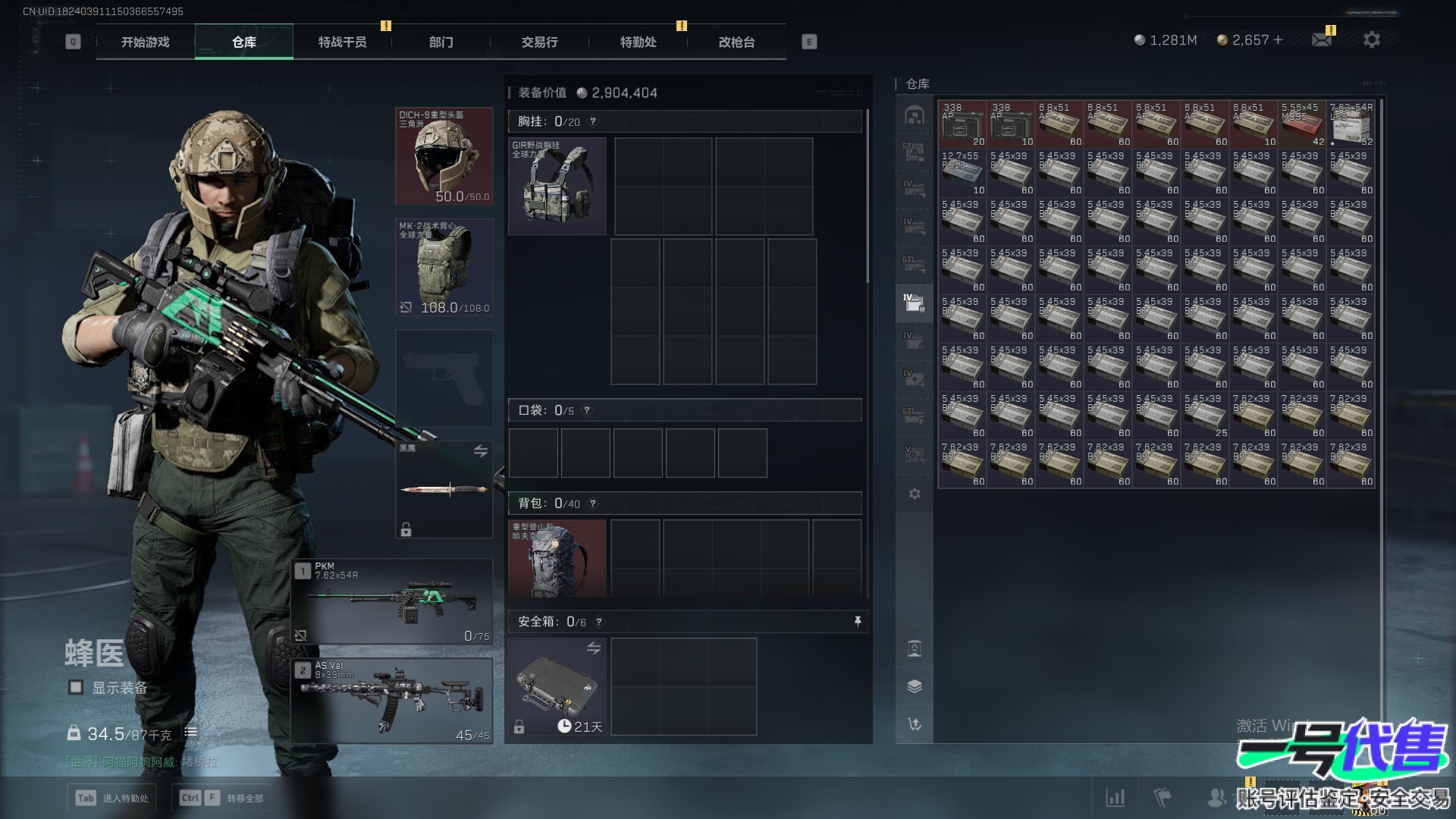
Task: Open the 部门 department tab
Action: 441,42
